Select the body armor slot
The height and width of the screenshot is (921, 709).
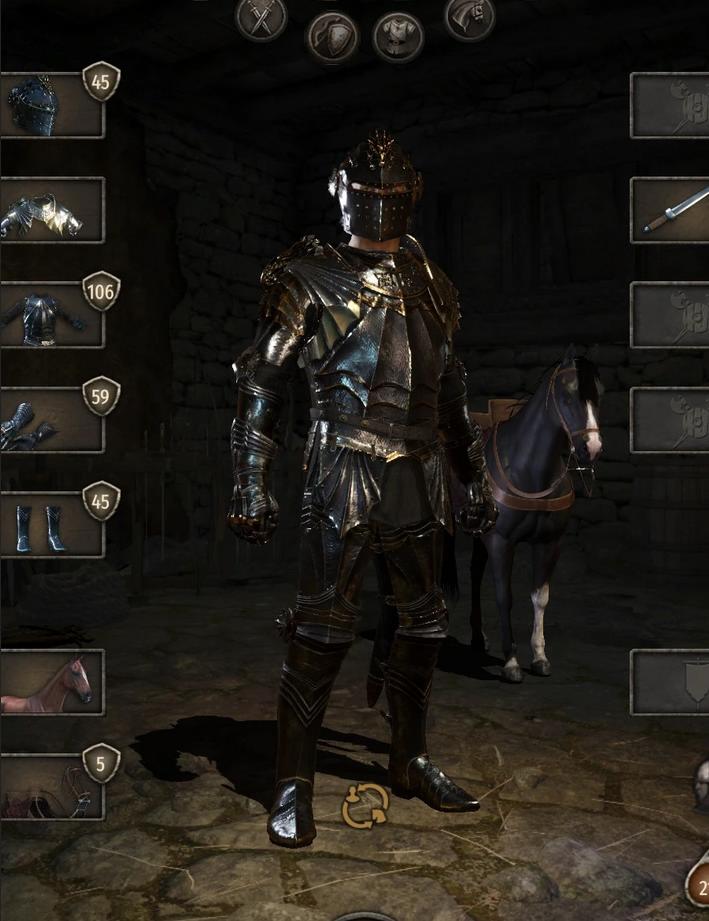coord(50,315)
